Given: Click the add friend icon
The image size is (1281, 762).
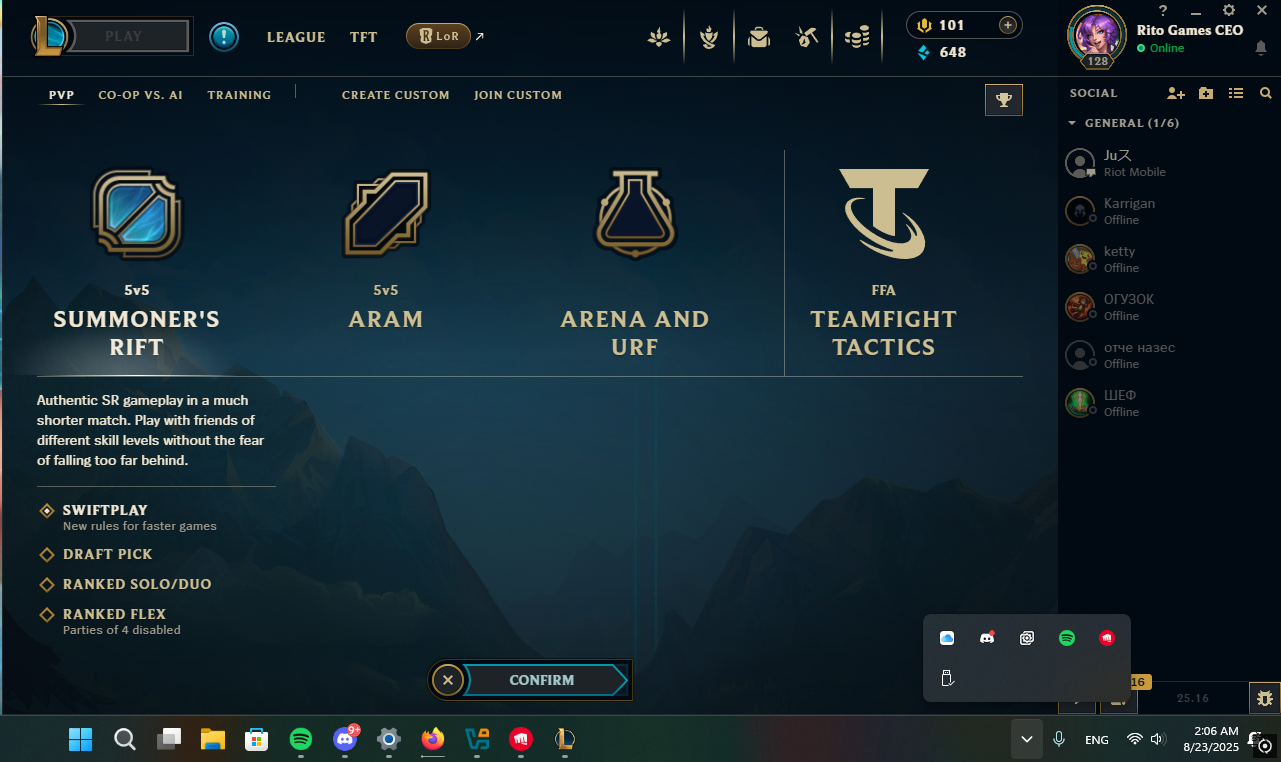Looking at the screenshot, I should pyautogui.click(x=1174, y=93).
